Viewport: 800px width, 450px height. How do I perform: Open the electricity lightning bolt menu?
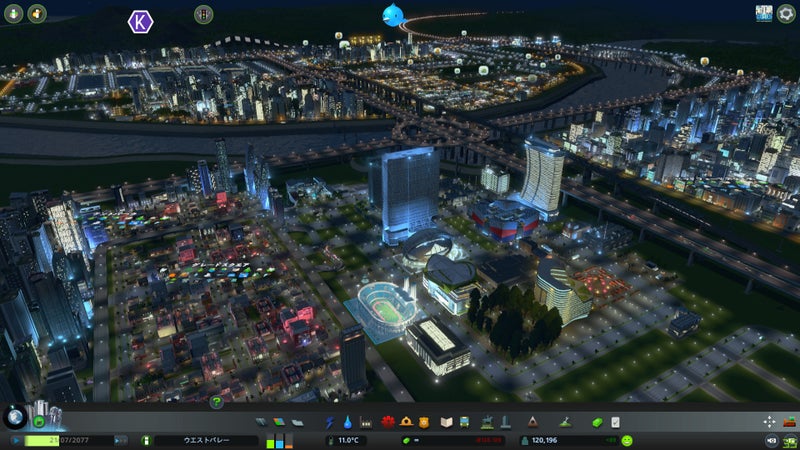coord(329,422)
